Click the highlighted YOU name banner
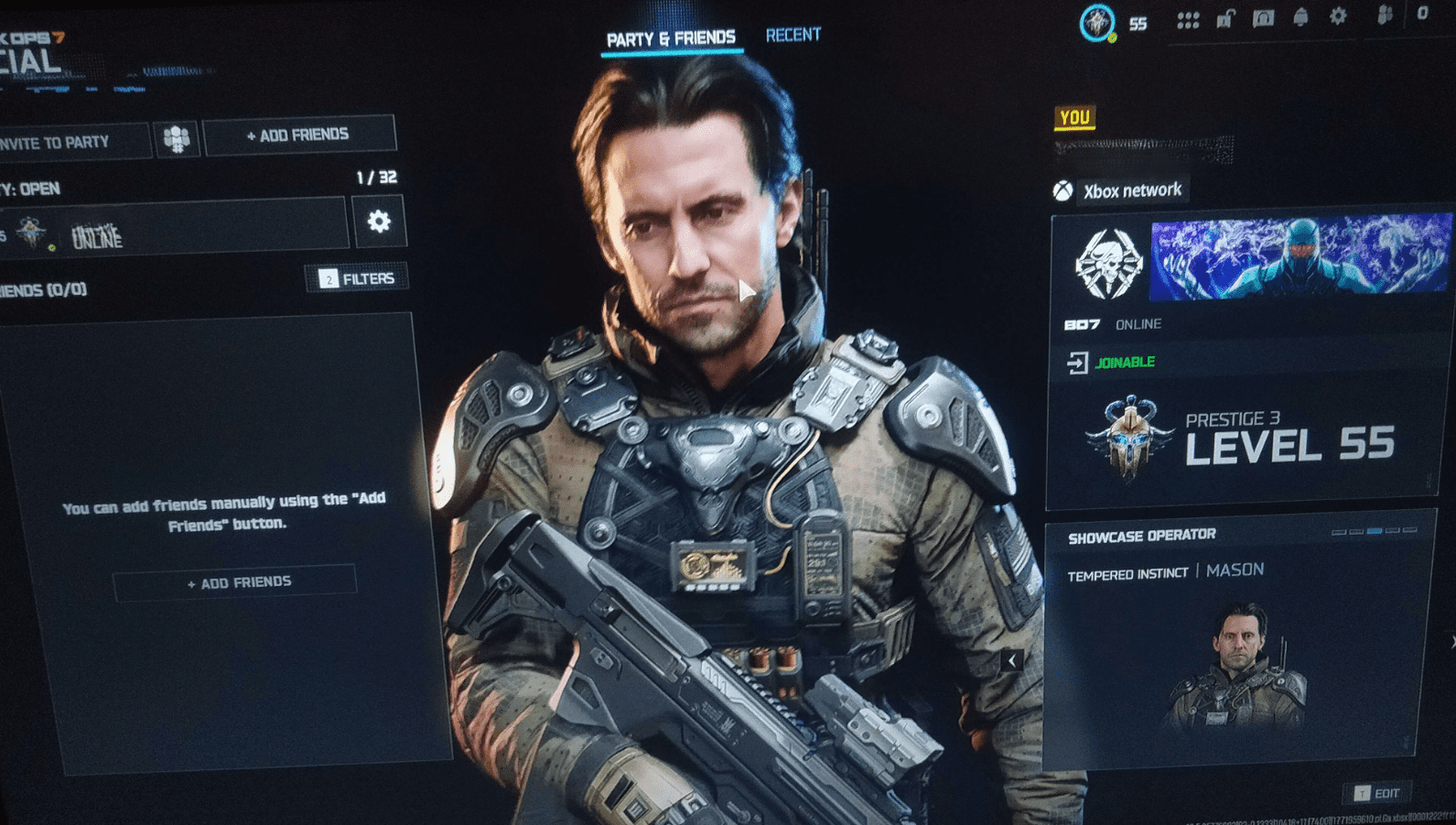 [x=1073, y=117]
